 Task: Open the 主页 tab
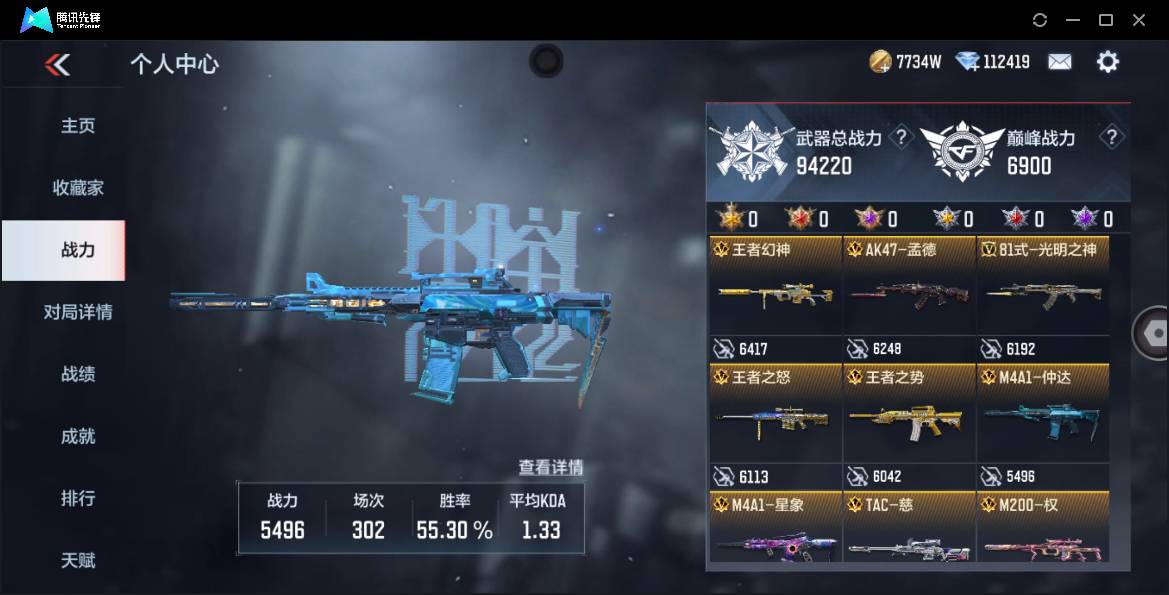tap(78, 126)
